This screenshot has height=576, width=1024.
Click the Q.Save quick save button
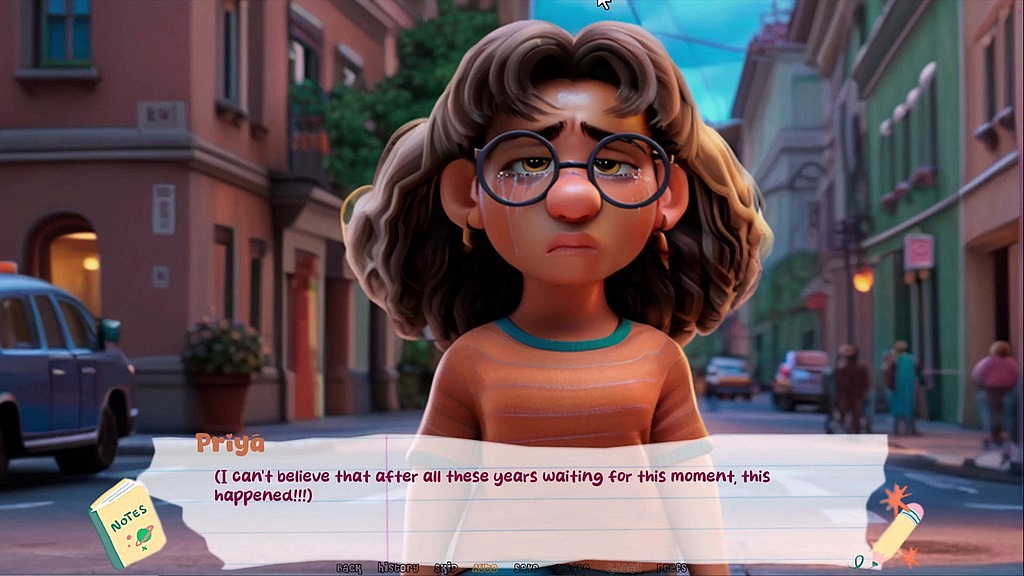pos(573,568)
